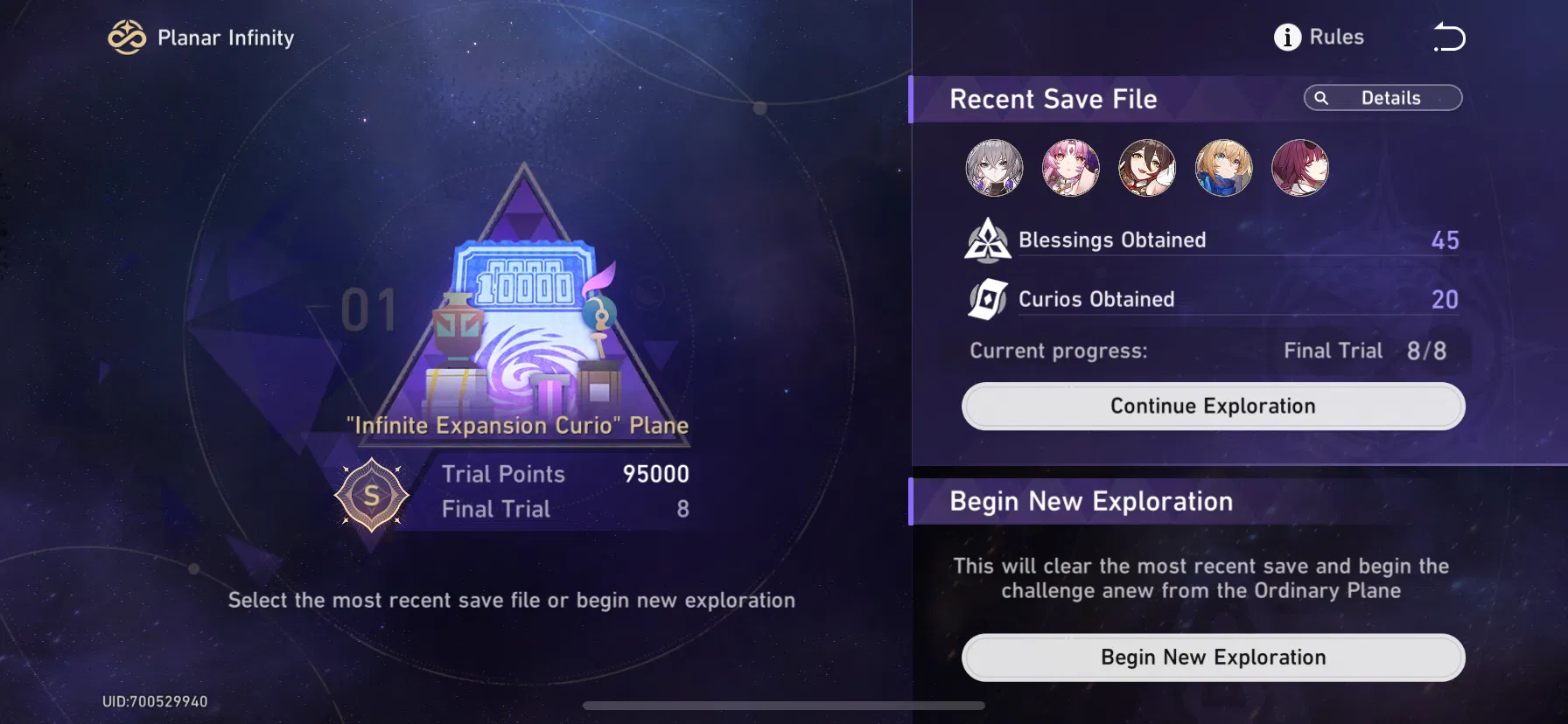
Task: Select the gray-haired Trailblazer portrait
Action: (x=994, y=168)
